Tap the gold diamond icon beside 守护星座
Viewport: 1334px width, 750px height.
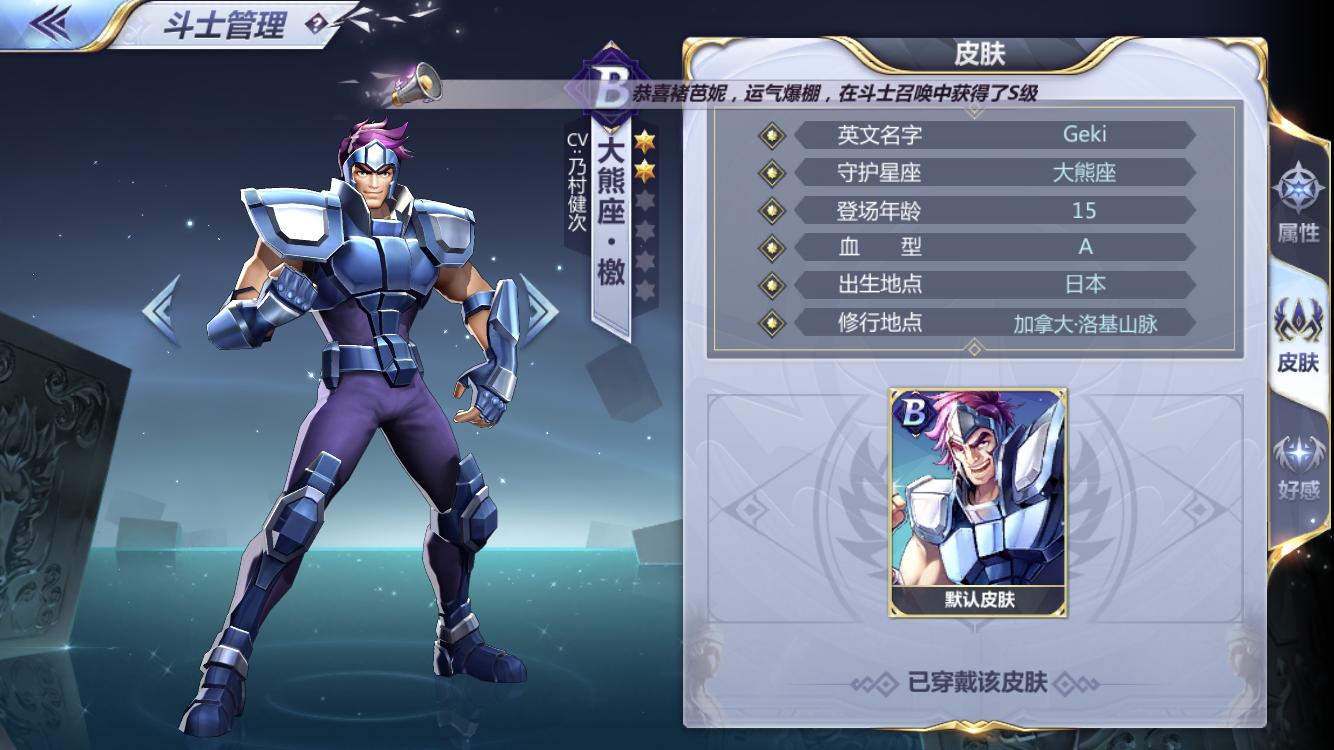pyautogui.click(x=770, y=173)
